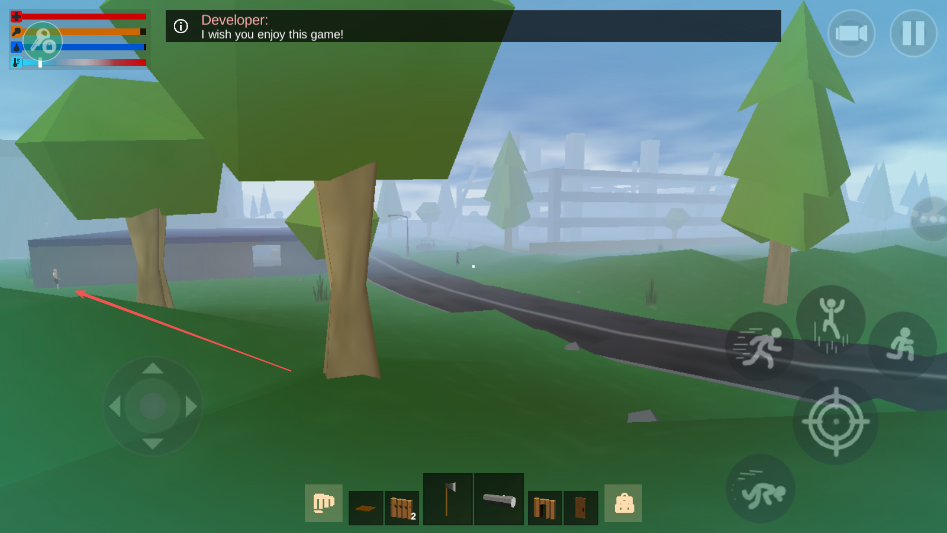Select the wooden wall slot with 2
Viewport: 947px width, 533px height.
click(401, 507)
